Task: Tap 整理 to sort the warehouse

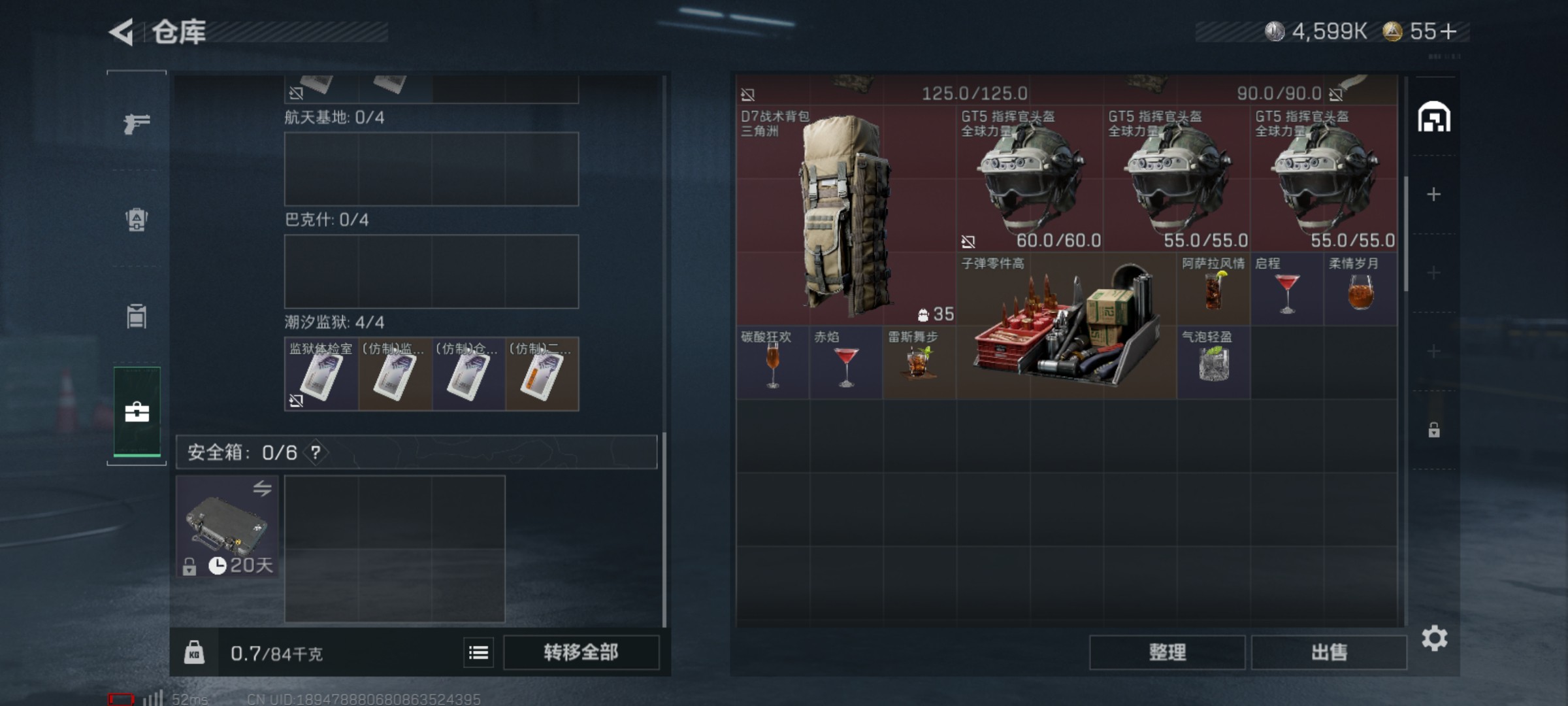Action: 1167,652
